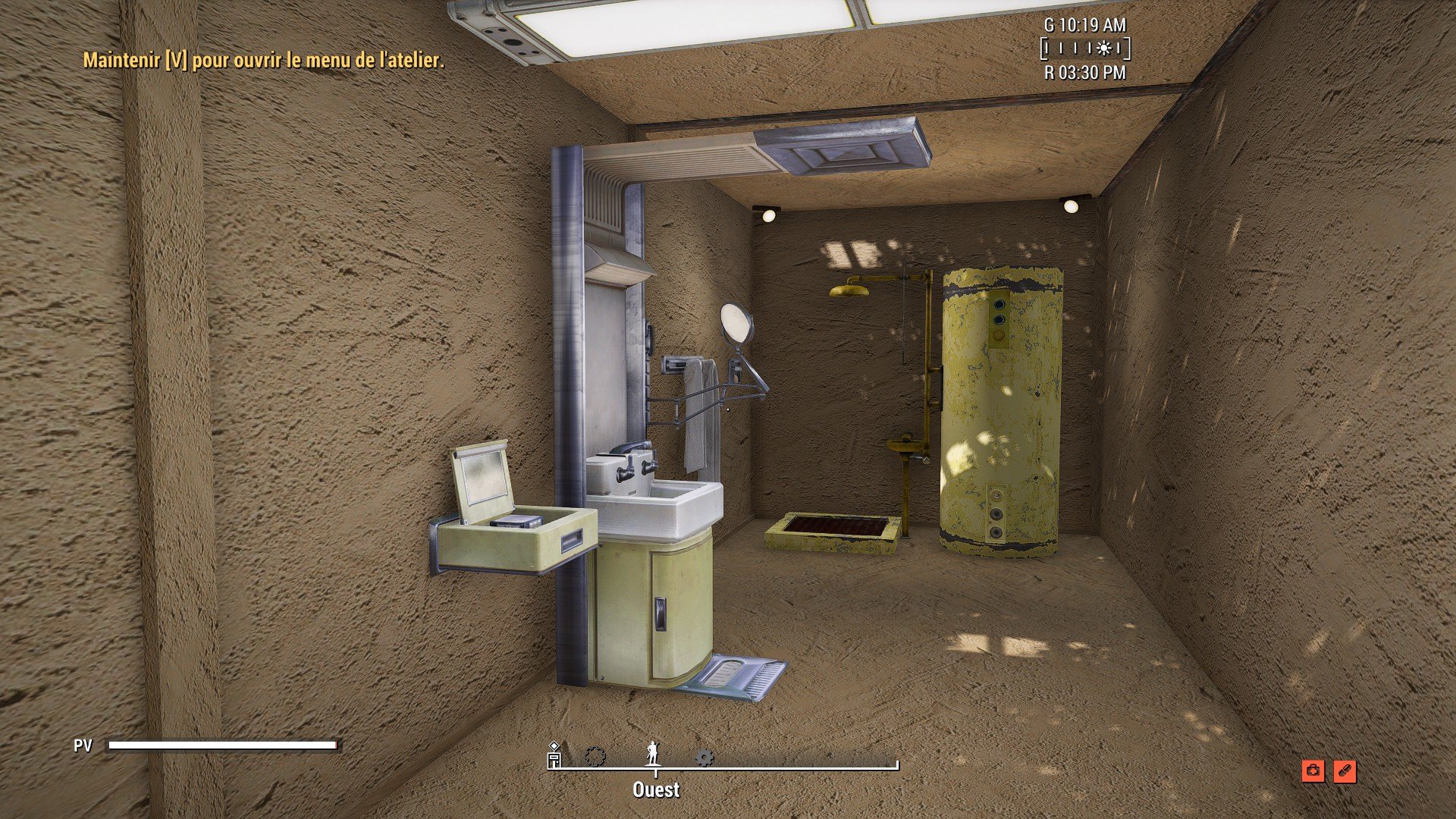
Task: Click the red pill capsule icon
Action: coord(1344,771)
